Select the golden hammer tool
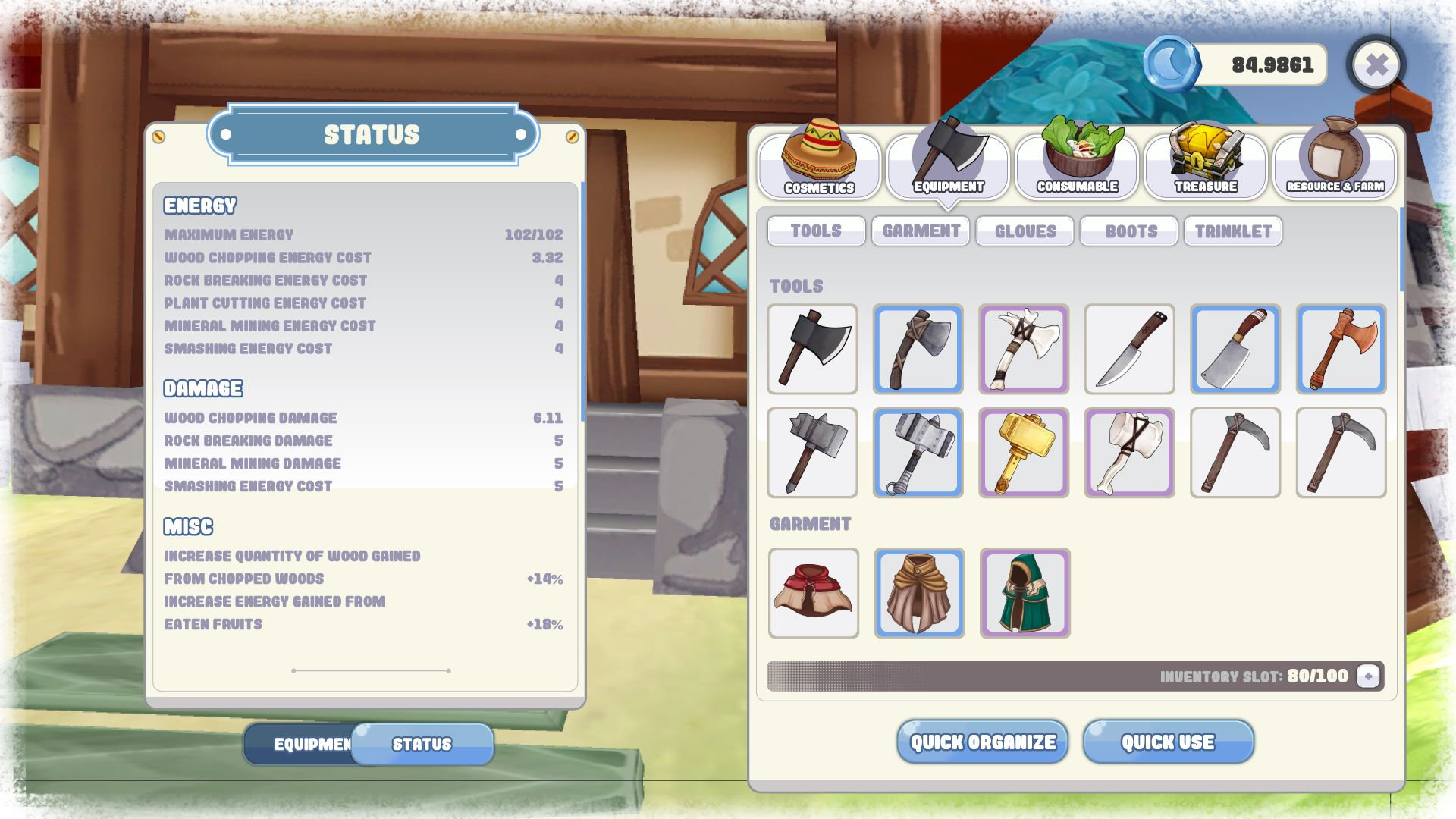The image size is (1456, 819). click(x=1024, y=453)
